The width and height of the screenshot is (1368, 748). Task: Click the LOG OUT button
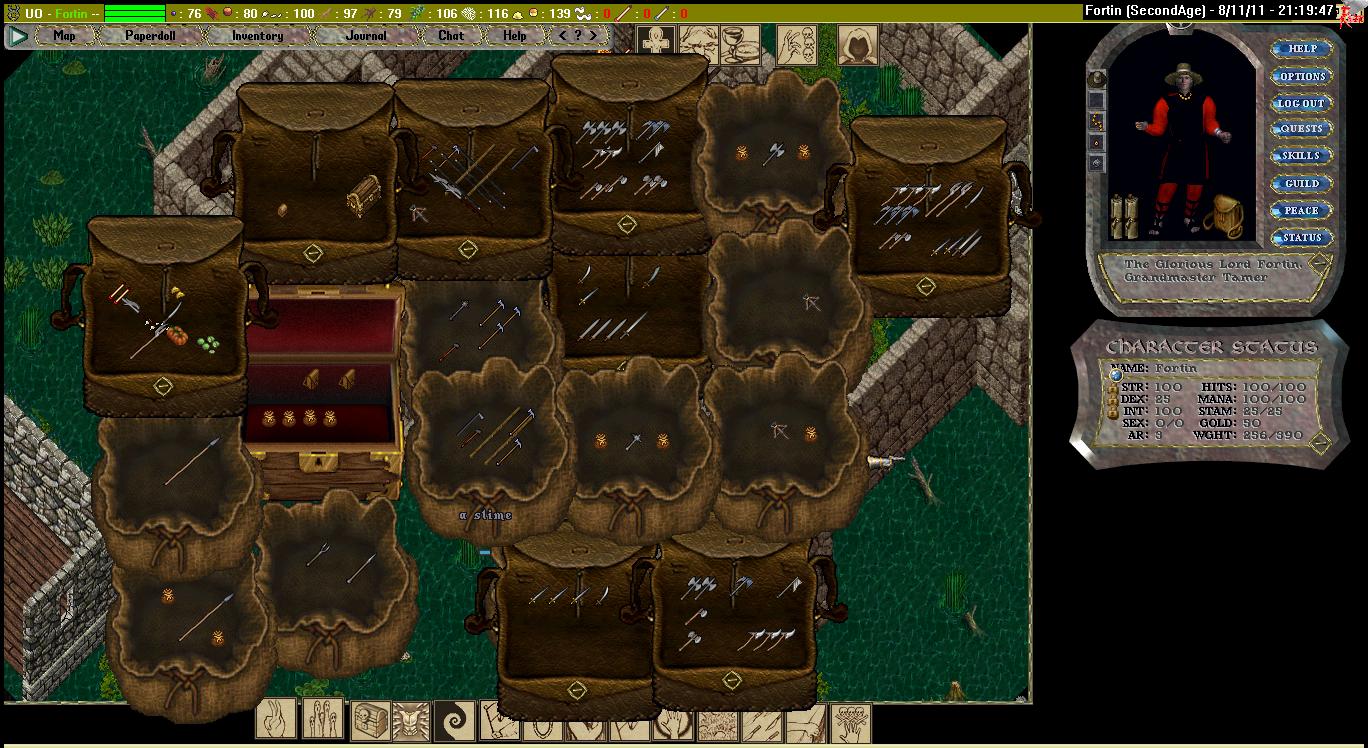click(1301, 103)
